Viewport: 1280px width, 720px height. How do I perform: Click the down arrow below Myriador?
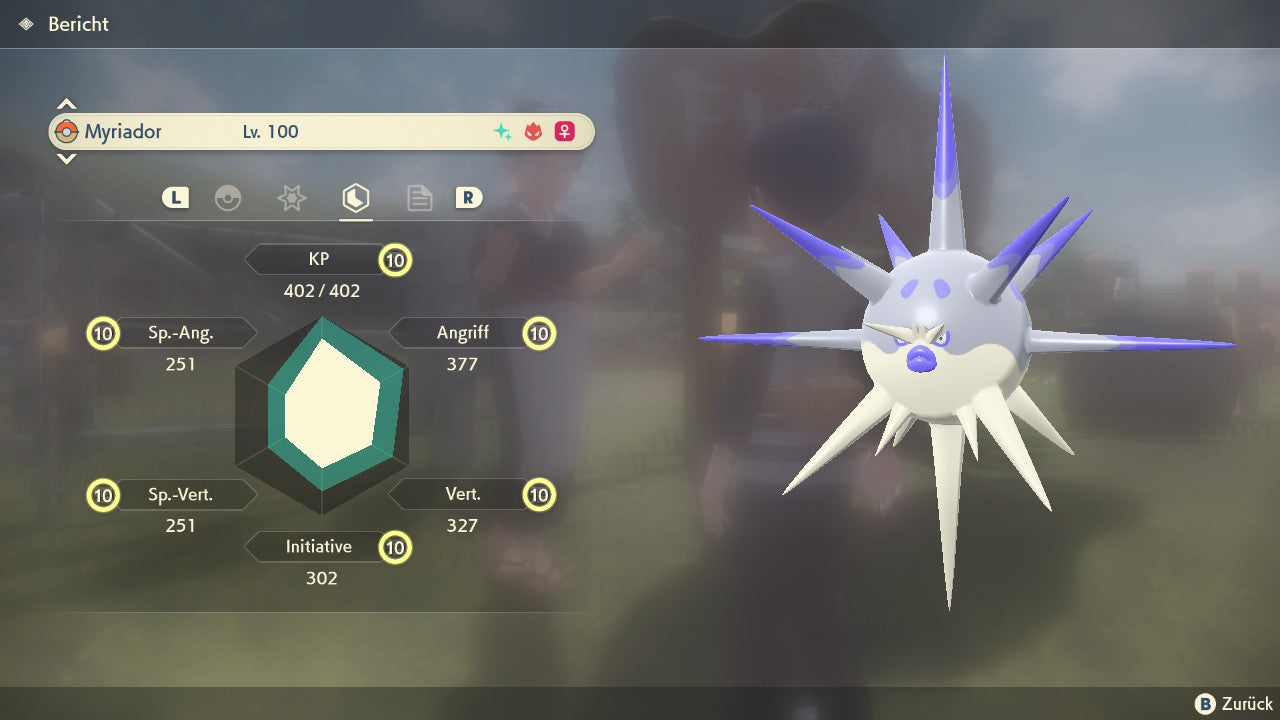(66, 158)
